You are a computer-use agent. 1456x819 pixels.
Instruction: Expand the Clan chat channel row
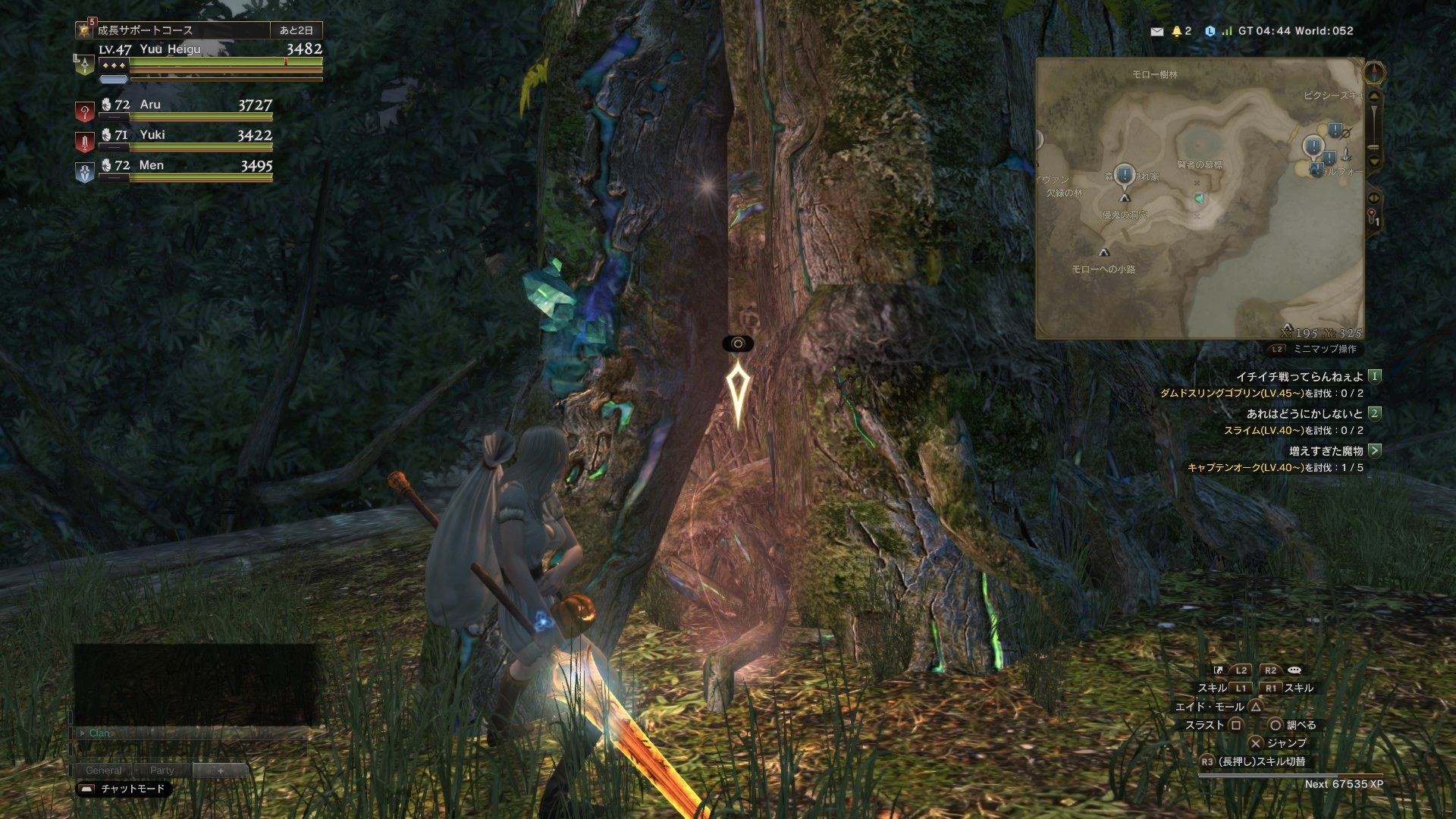[x=99, y=733]
